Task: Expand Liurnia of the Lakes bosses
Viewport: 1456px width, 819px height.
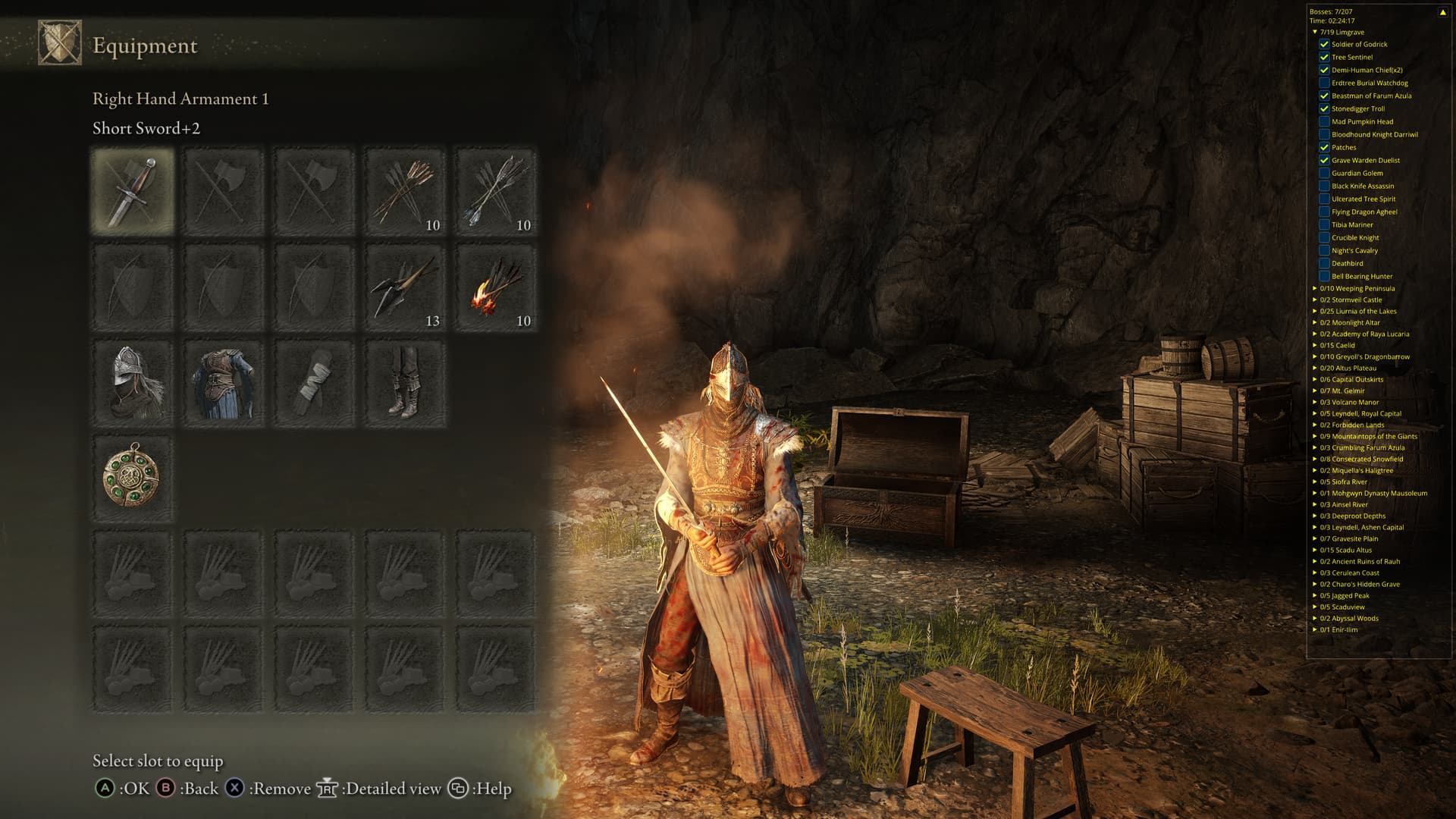Action: tap(1315, 311)
